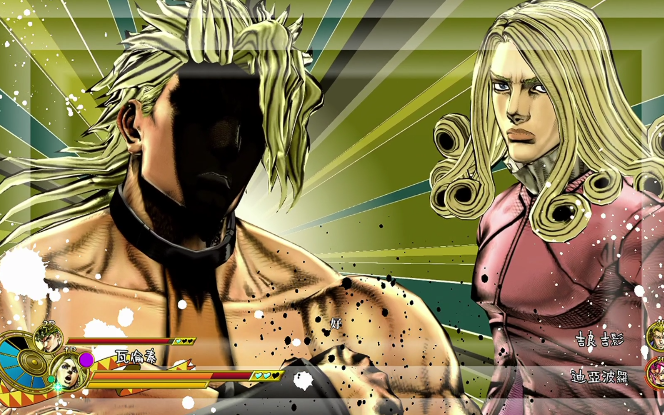Image resolution: width=664 pixels, height=415 pixels.
Task: Click the purple orb next to 瓦倫泰
Action: (x=86, y=359)
